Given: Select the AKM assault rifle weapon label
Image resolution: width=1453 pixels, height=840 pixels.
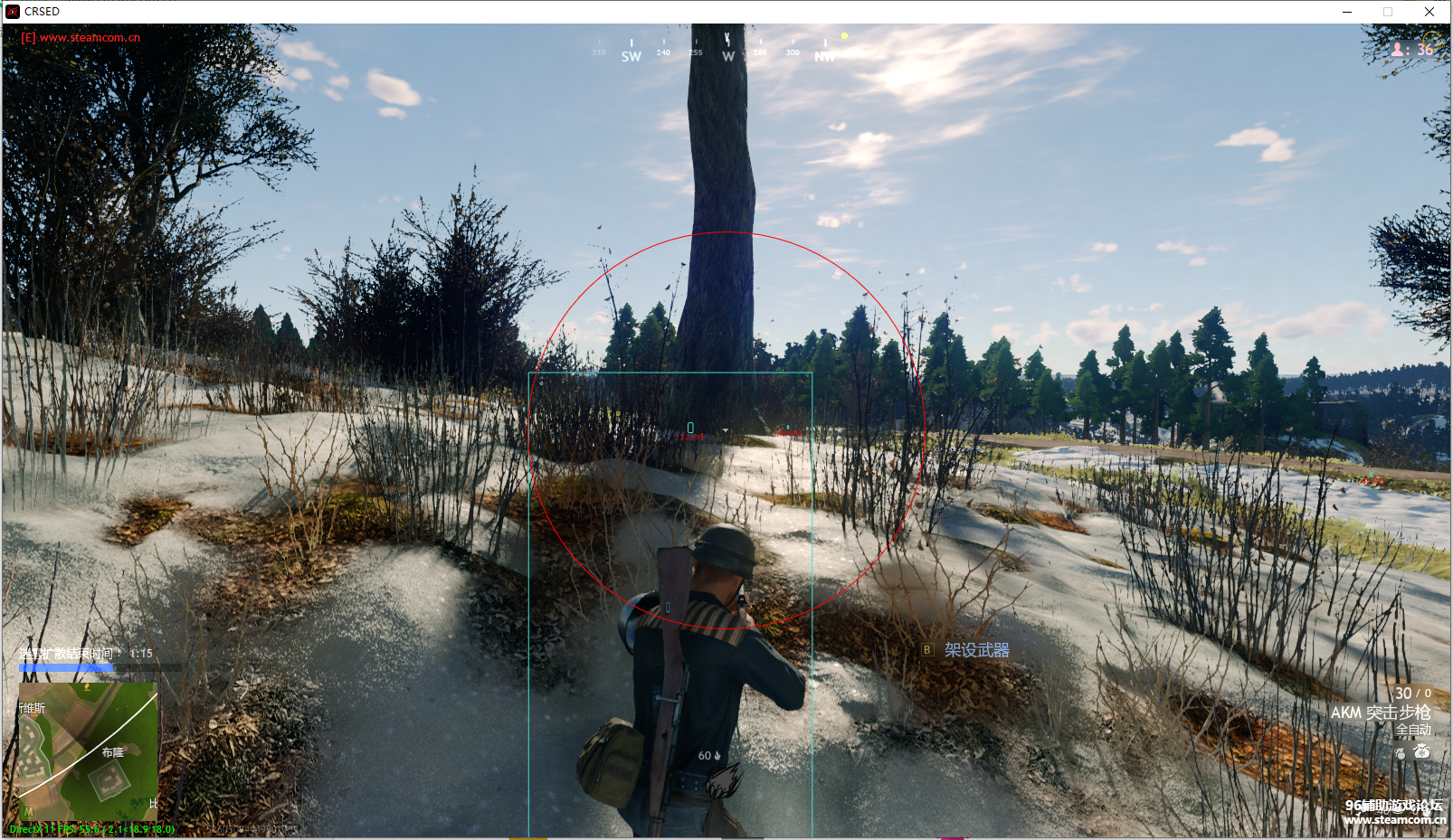Looking at the screenshot, I should pos(1380,713).
